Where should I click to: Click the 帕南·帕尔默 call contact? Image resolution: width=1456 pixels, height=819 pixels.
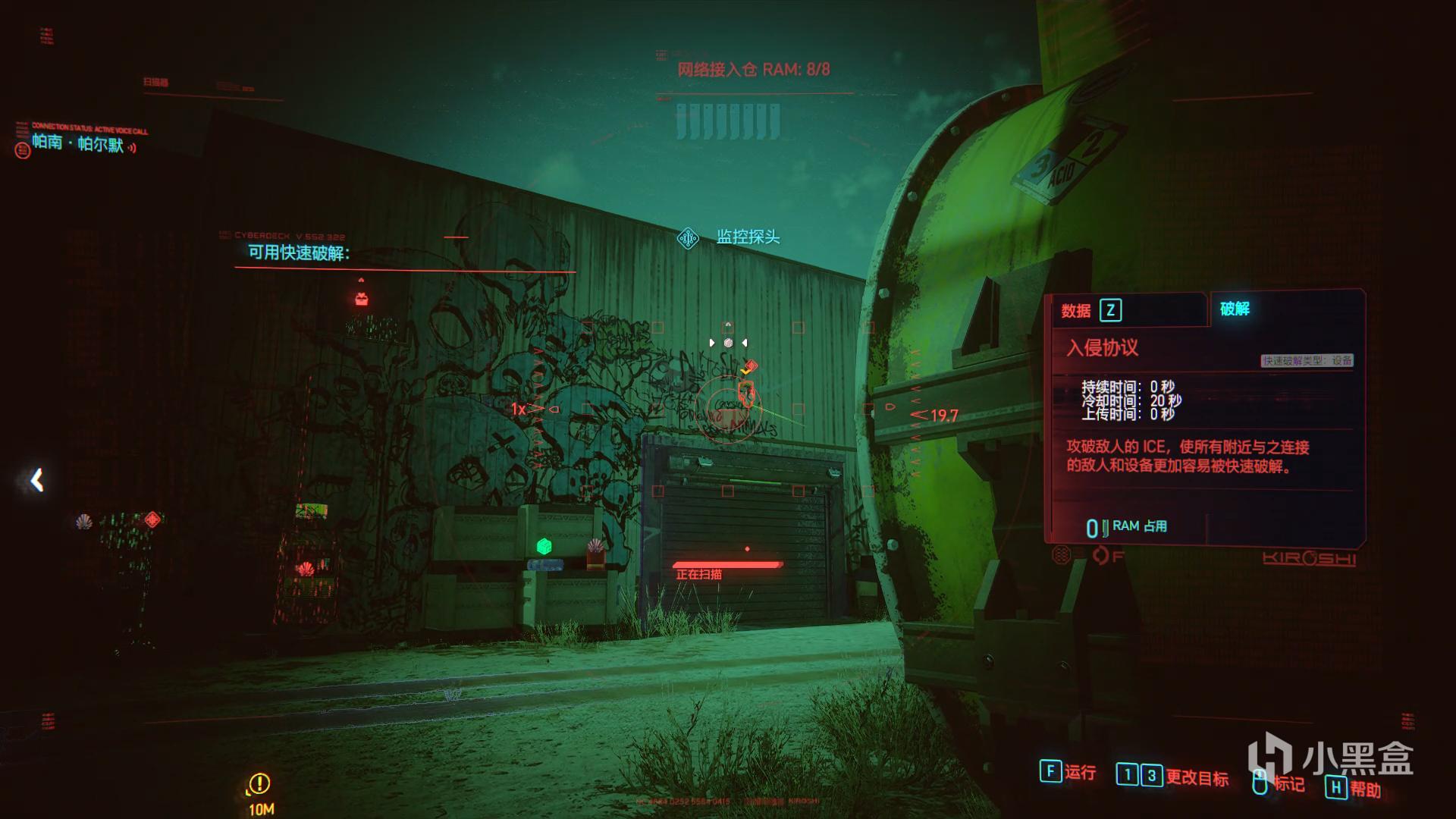pos(77,143)
